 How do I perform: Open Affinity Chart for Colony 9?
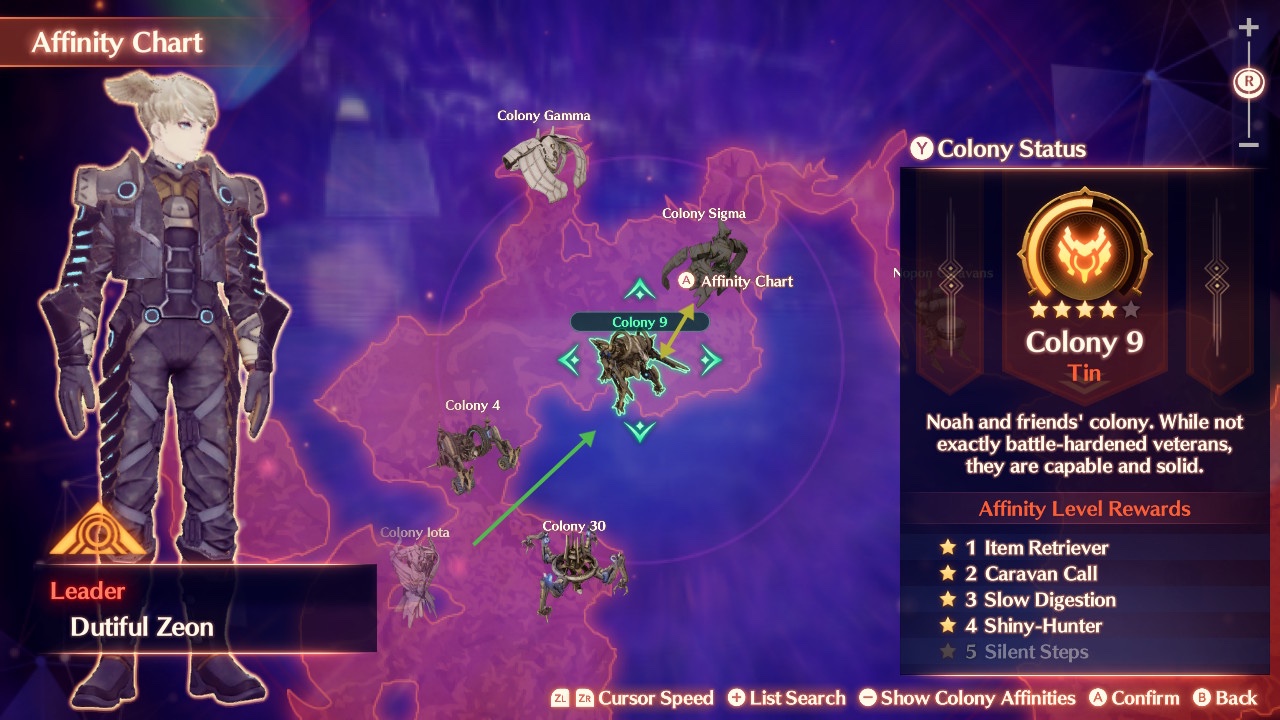(736, 281)
